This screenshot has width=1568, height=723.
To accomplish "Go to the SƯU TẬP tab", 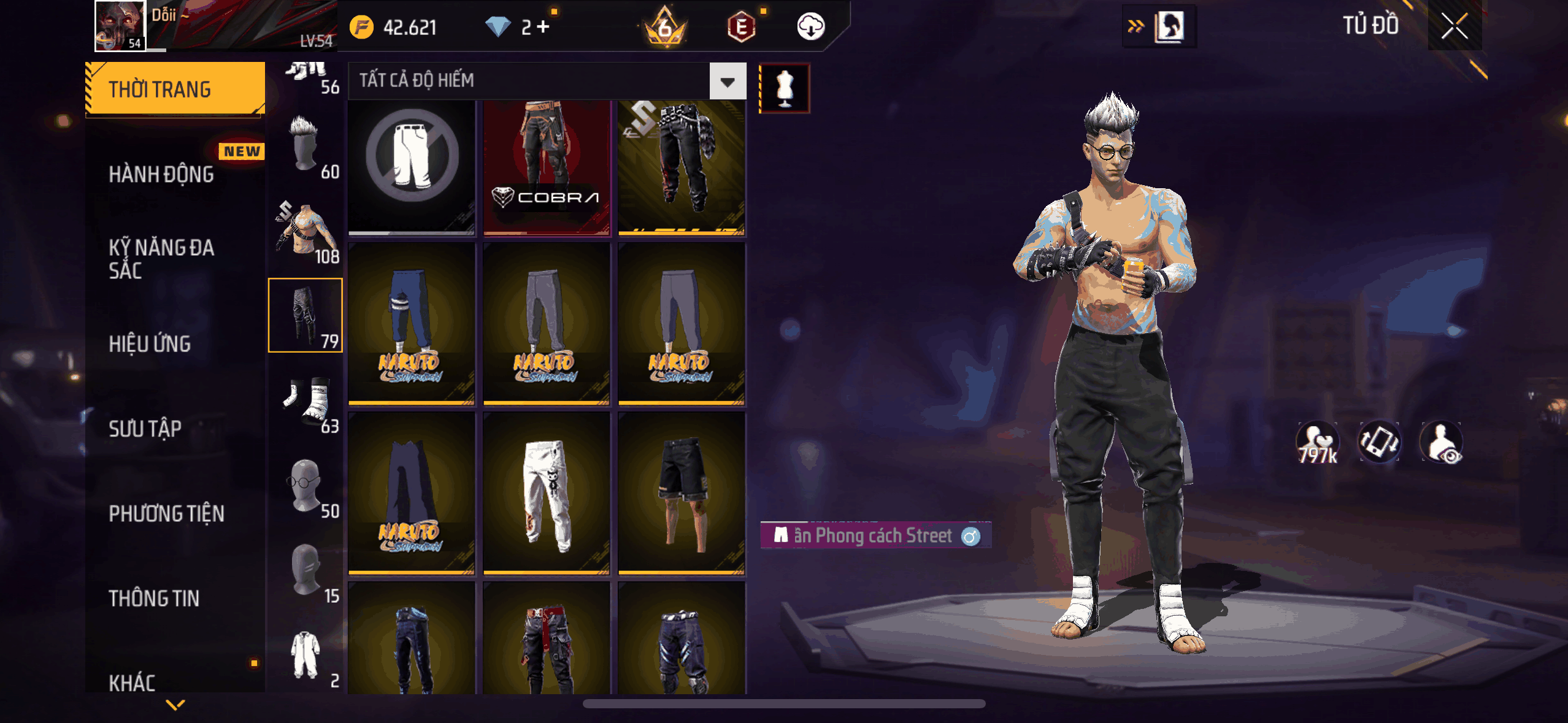I will [x=145, y=429].
